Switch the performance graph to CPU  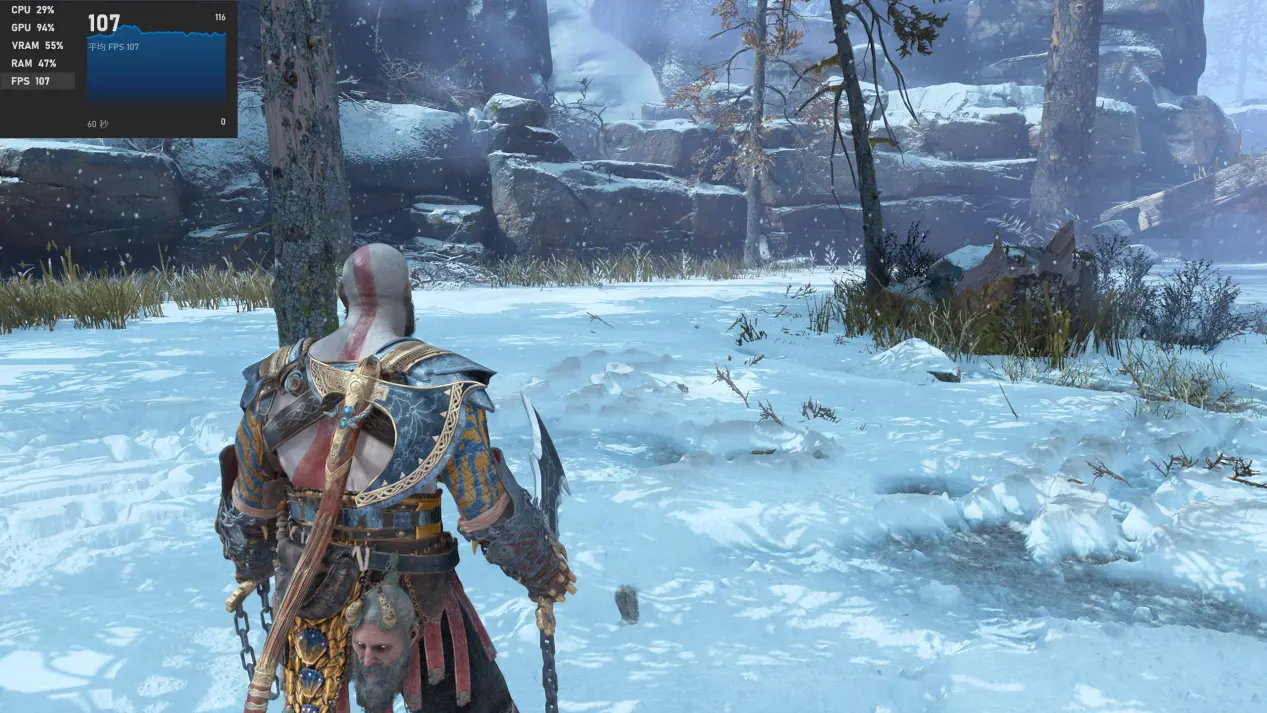pos(37,10)
